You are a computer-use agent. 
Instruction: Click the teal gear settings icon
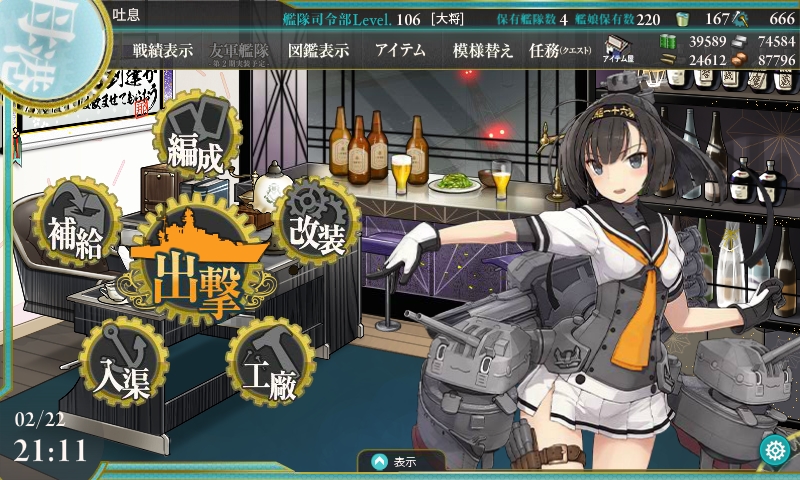coord(773,450)
